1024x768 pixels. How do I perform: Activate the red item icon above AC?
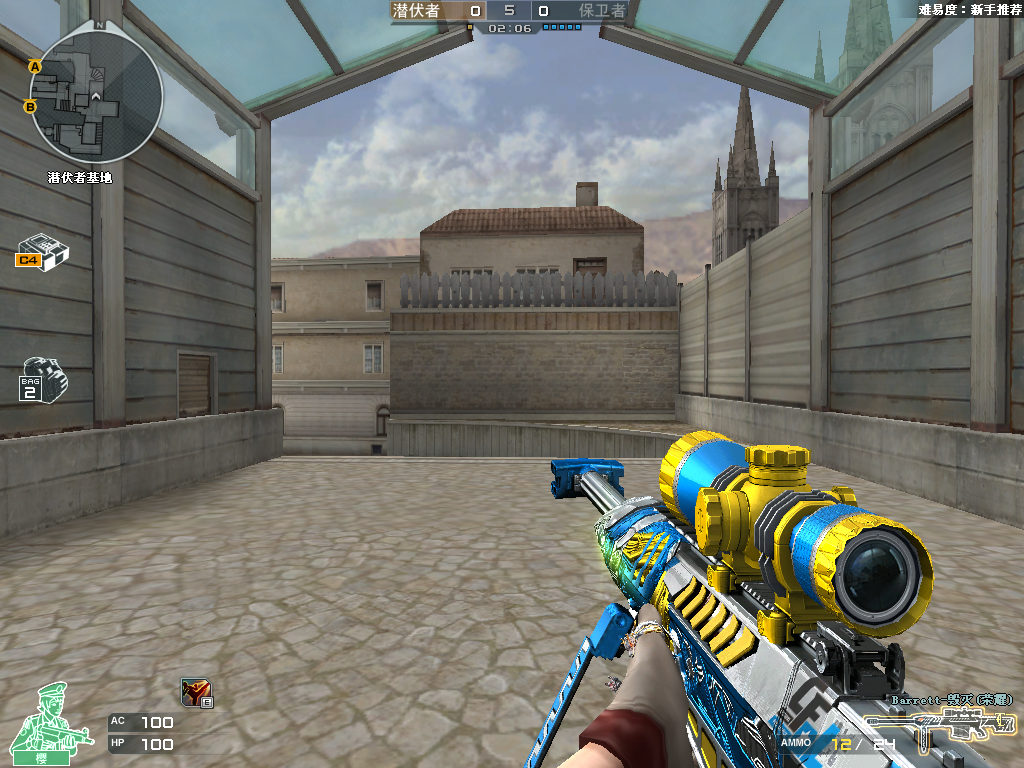(195, 691)
